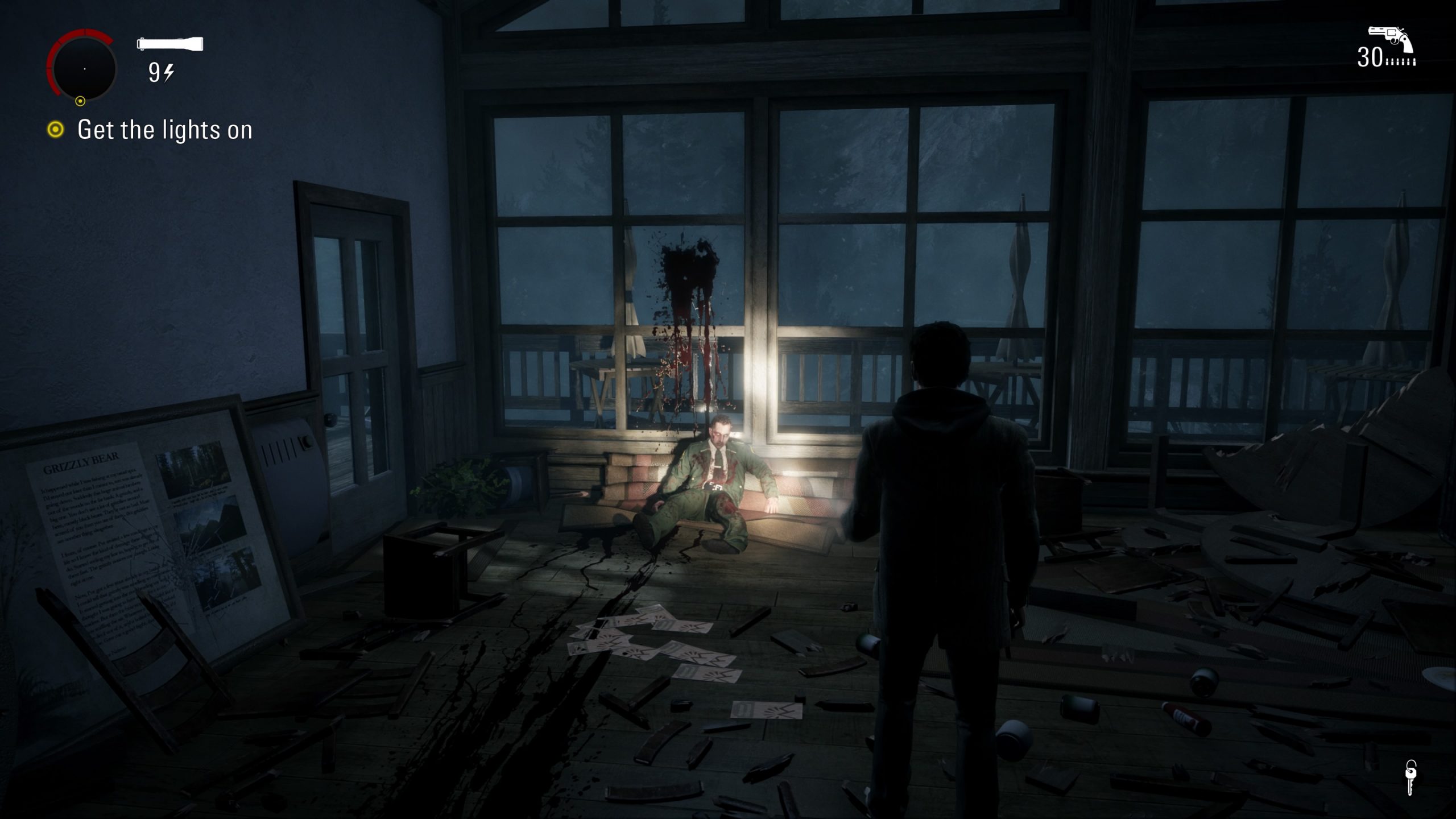Select the "Get the lights on" objective
1456x819 pixels.
pos(164,130)
